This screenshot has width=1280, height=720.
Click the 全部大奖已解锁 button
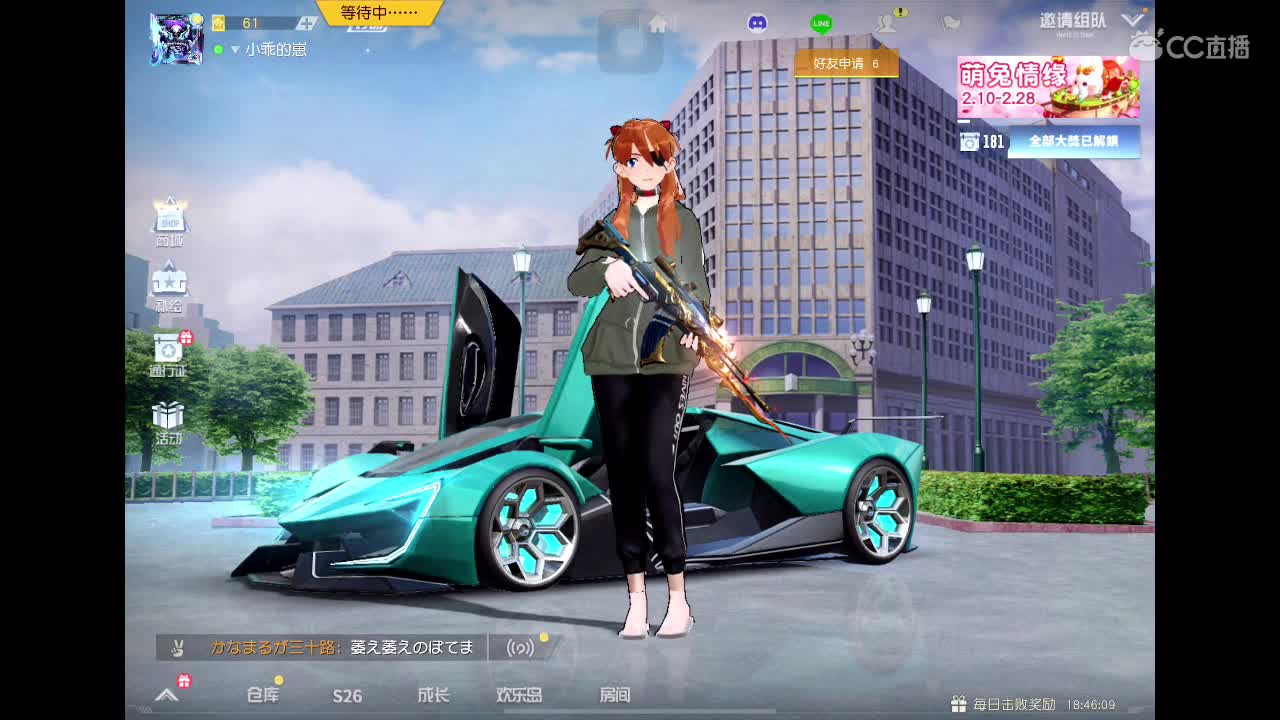[x=1076, y=142]
